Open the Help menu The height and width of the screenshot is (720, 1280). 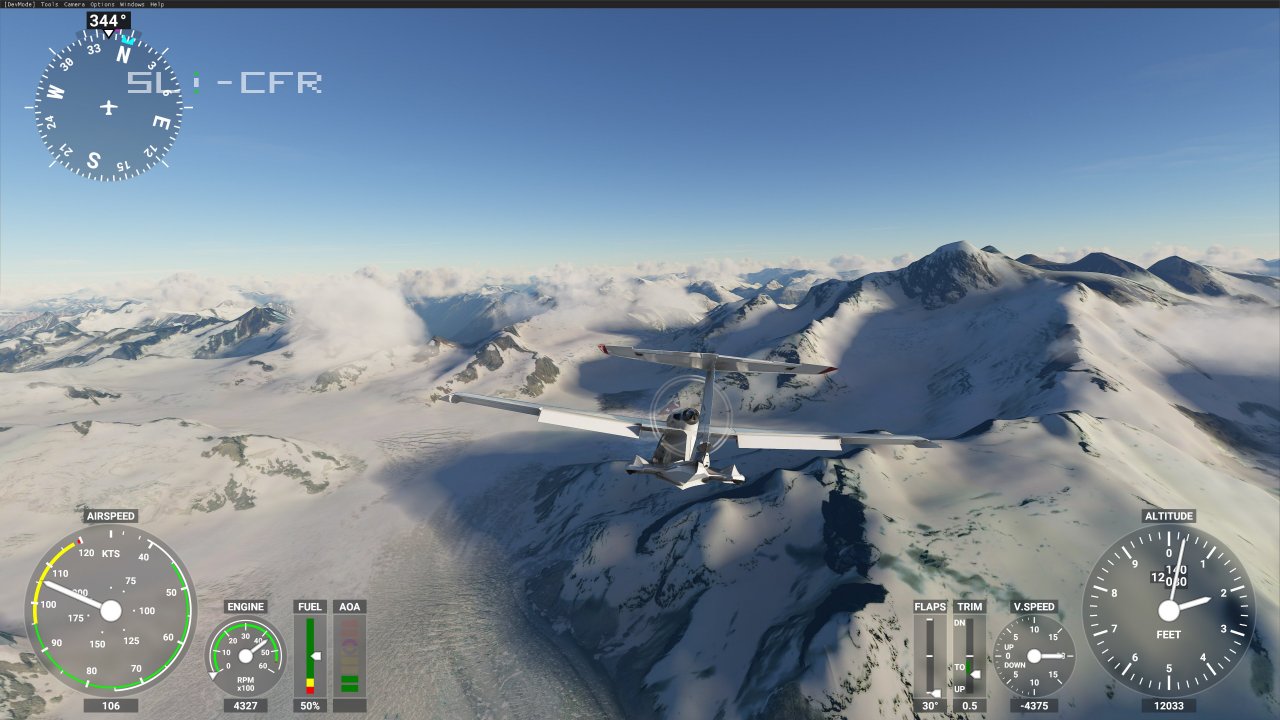[156, 4]
